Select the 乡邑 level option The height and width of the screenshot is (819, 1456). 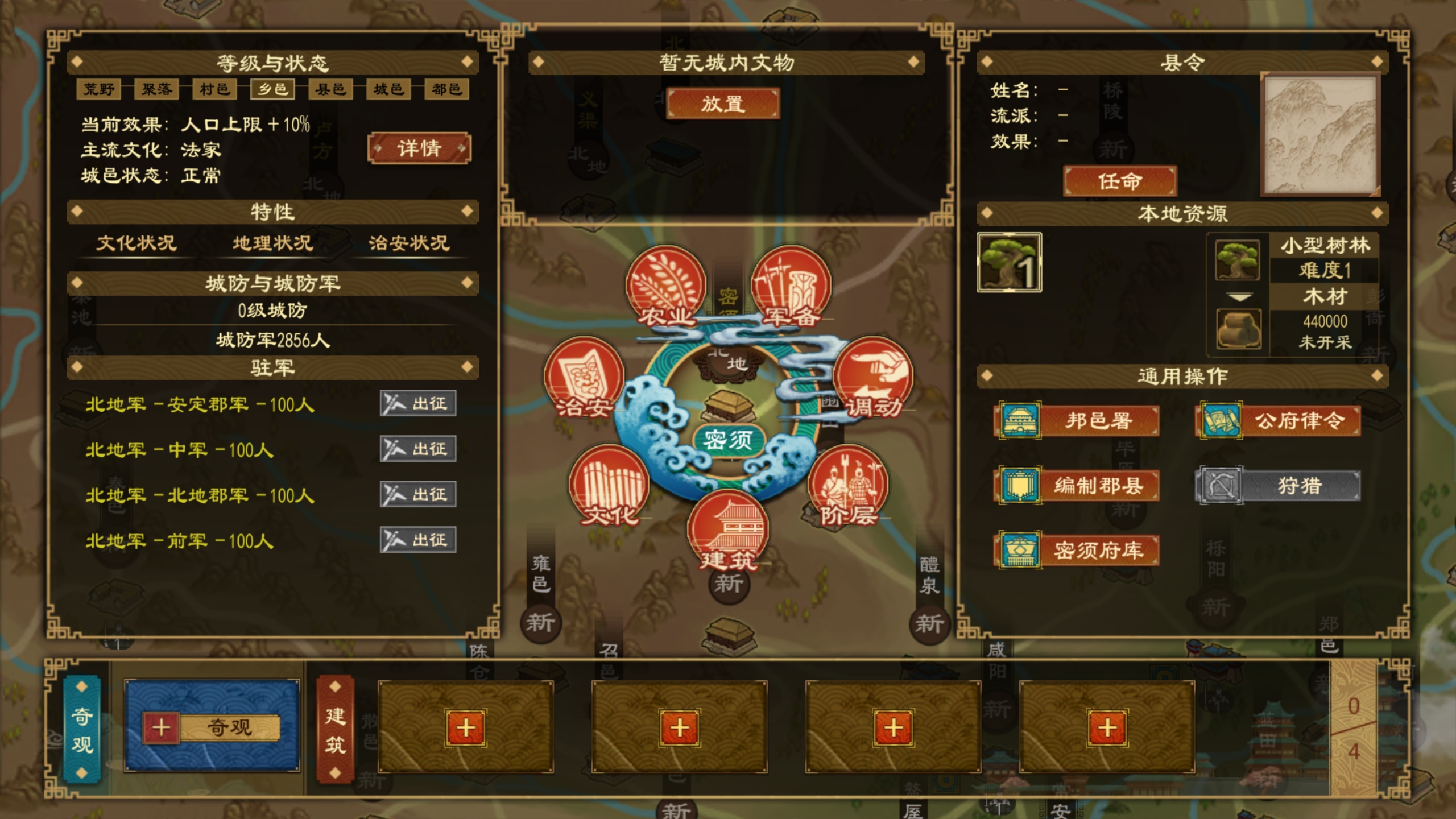274,90
